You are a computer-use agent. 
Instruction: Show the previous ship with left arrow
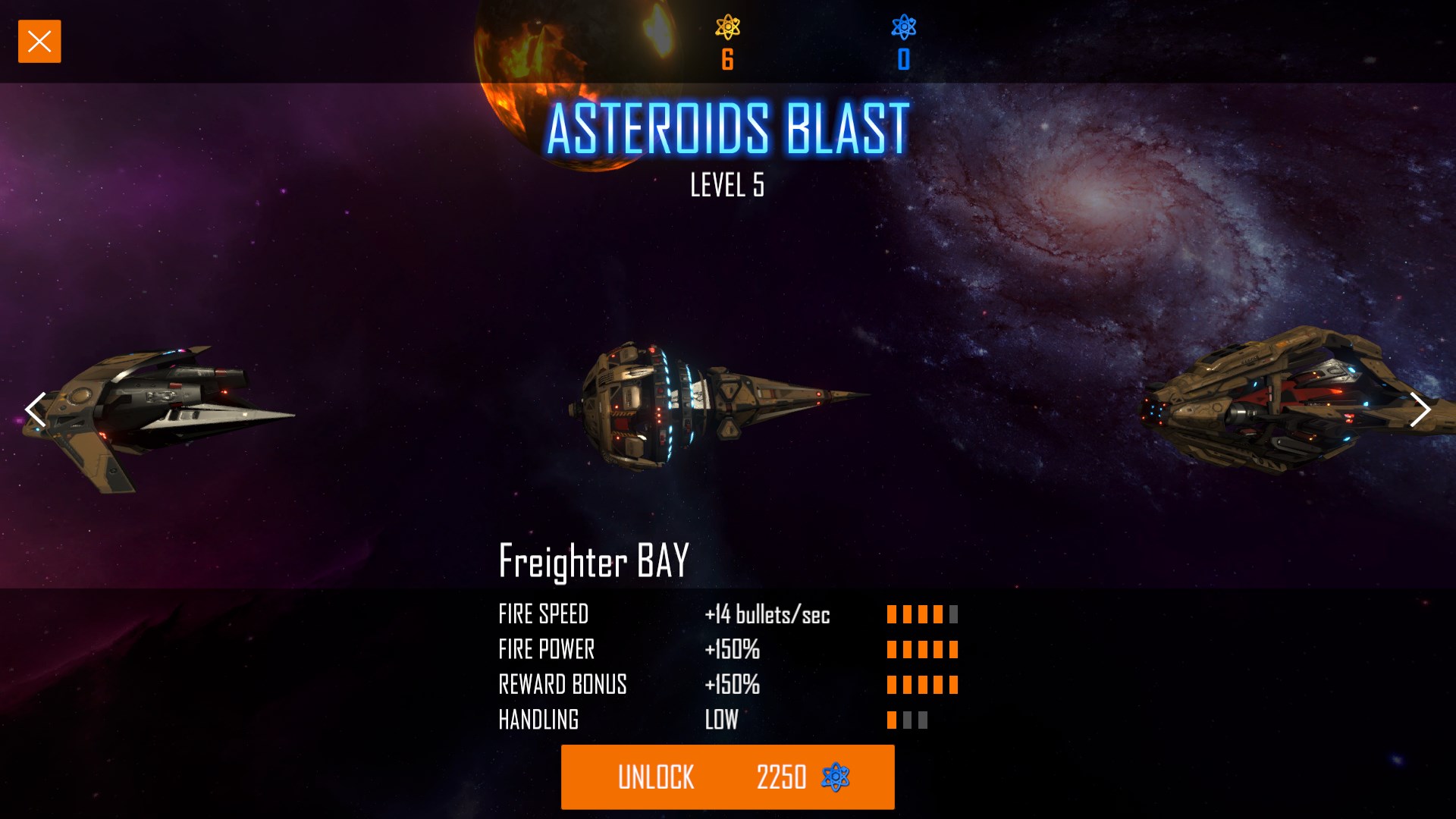tap(36, 410)
